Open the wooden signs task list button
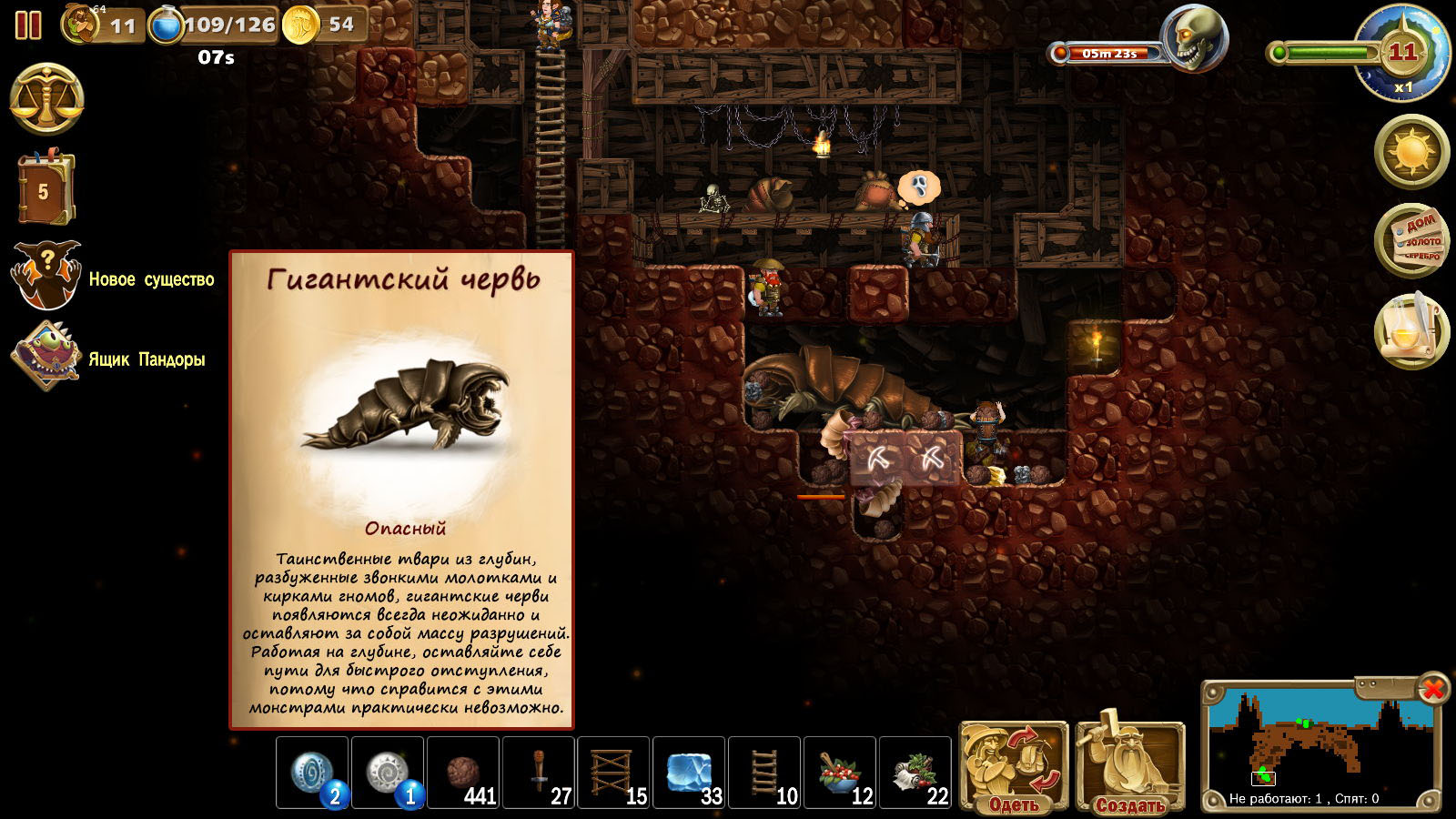The height and width of the screenshot is (819, 1456). 1411,241
